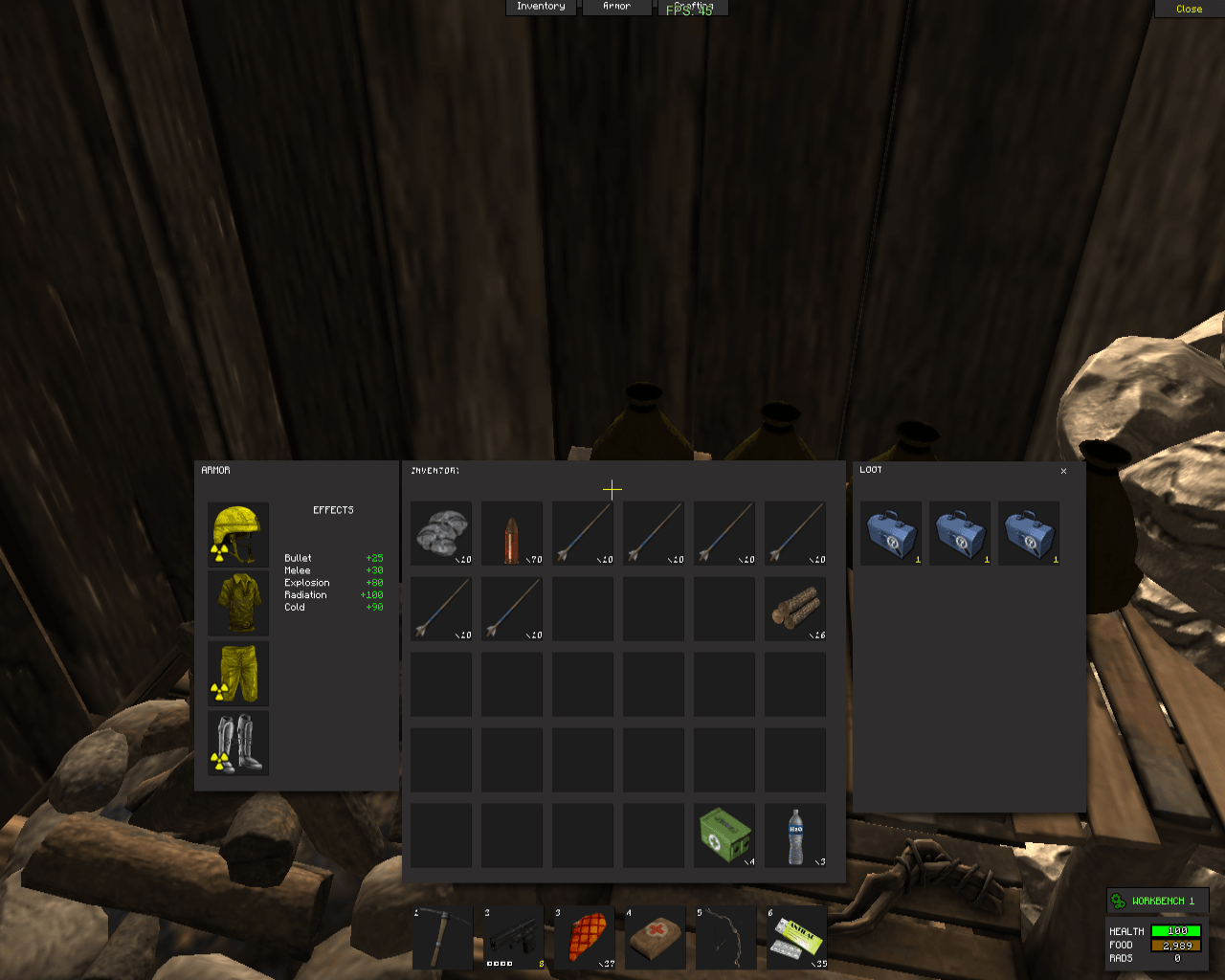Equip the hunting bow hotbar slot
This screenshot has width=1225, height=980.
(726, 938)
